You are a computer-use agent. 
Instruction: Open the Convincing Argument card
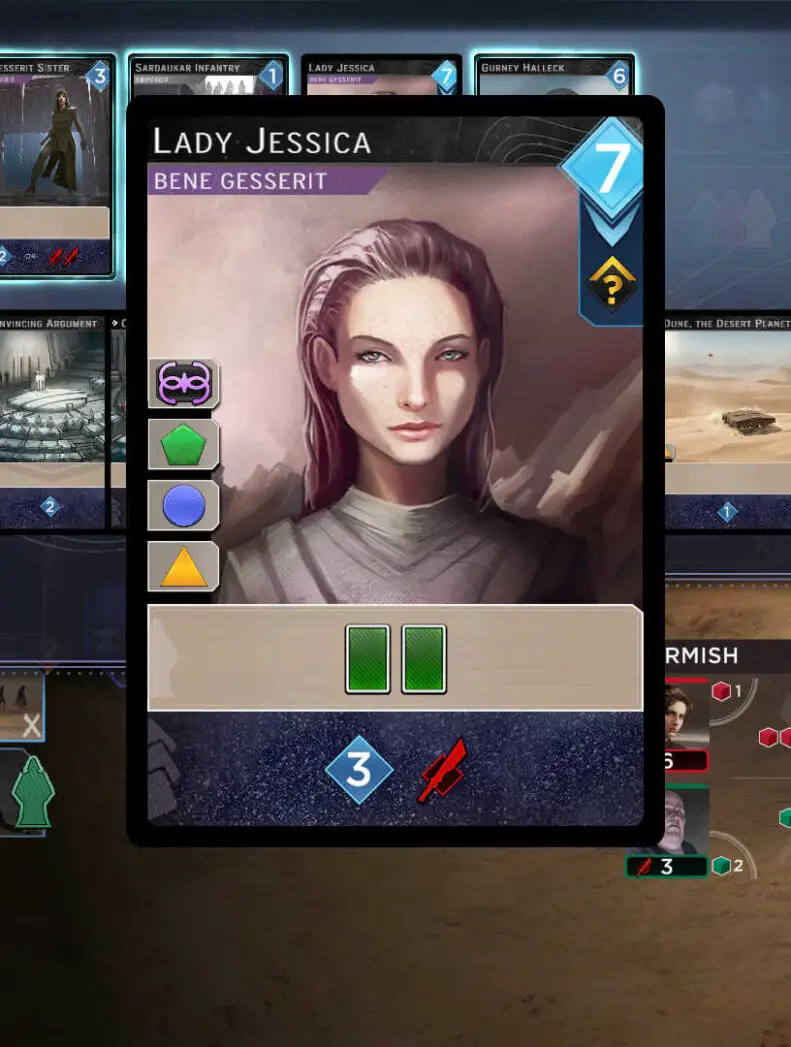pos(52,420)
